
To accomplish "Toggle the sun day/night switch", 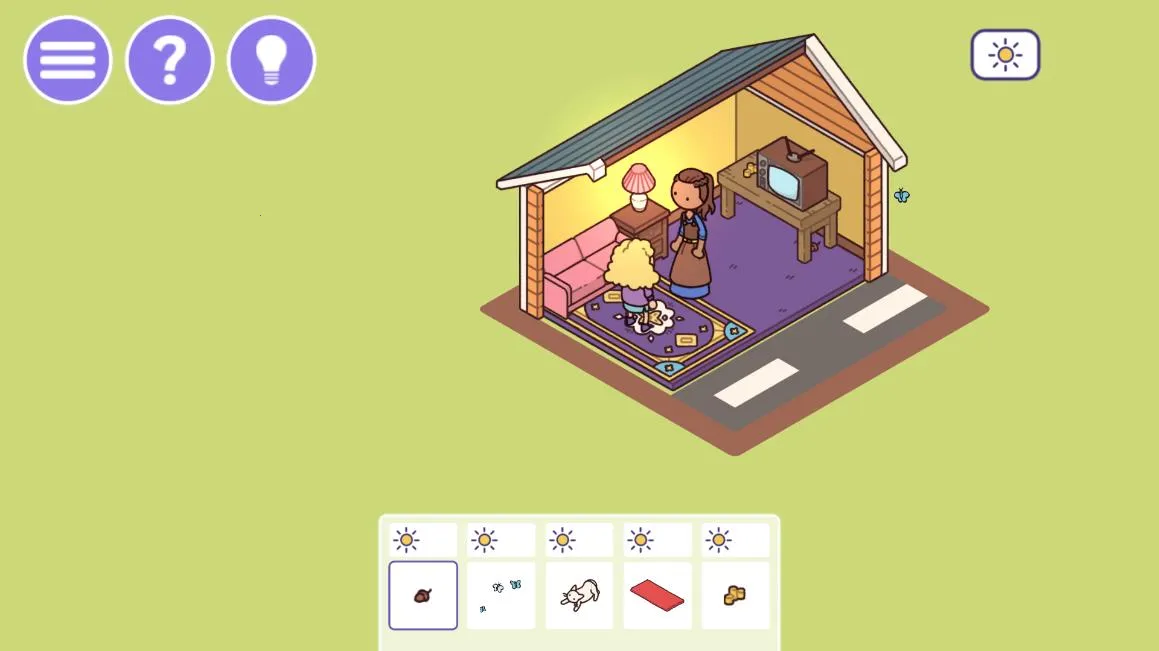I will point(1005,55).
